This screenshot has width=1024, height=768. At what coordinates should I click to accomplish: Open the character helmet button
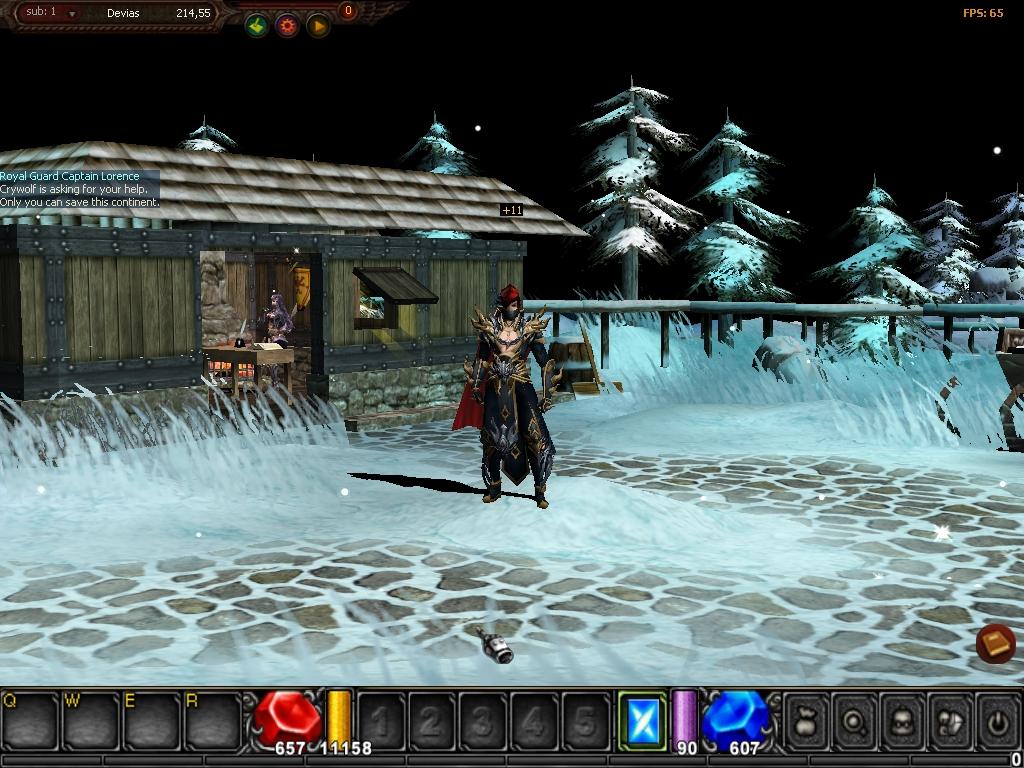click(x=903, y=720)
